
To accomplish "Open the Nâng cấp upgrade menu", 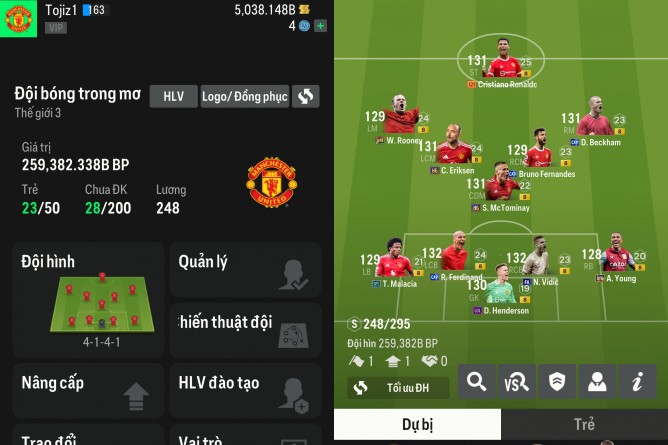I will (88, 390).
